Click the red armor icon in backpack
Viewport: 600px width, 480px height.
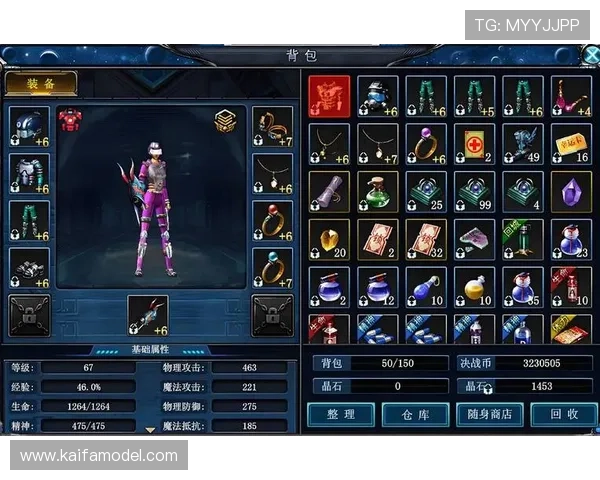click(329, 97)
